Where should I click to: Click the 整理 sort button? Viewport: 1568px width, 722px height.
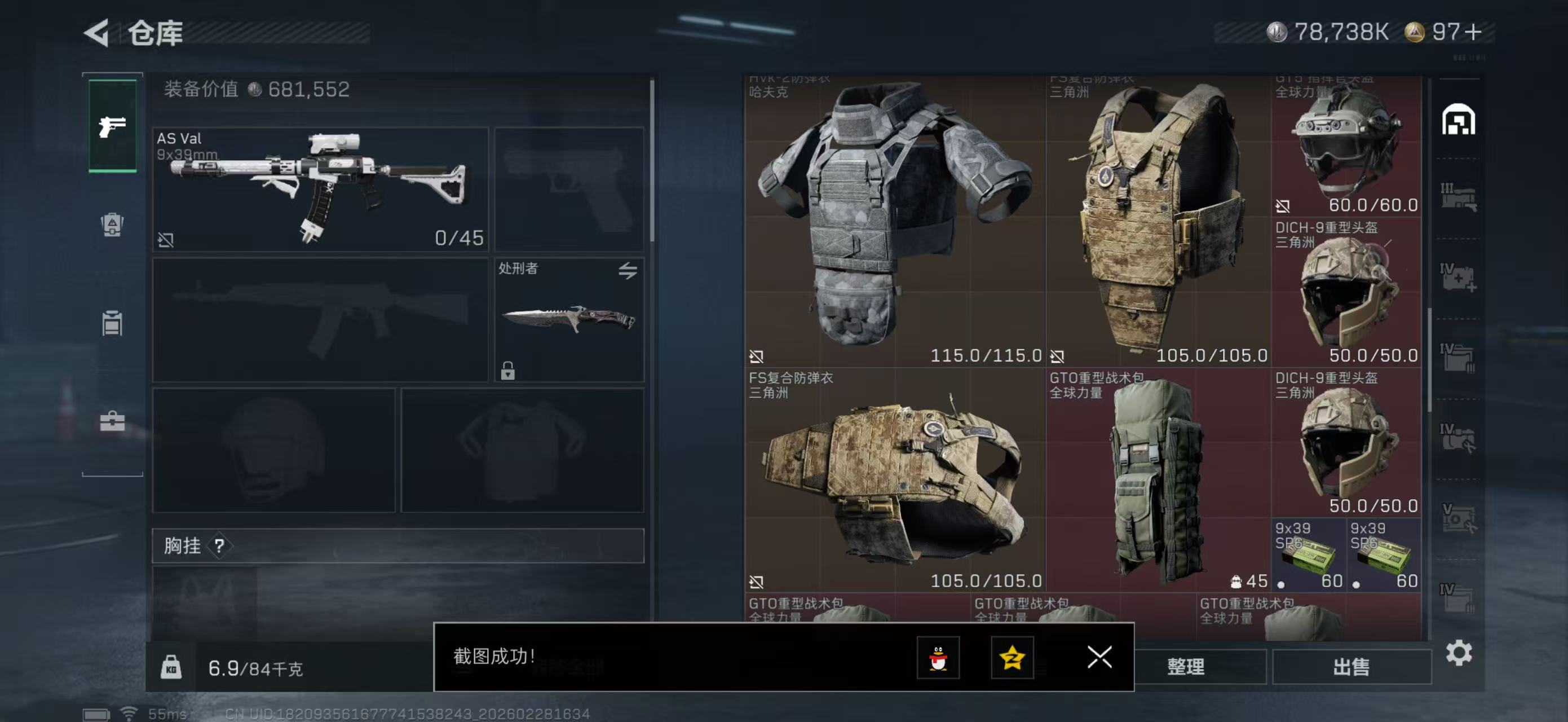(x=1185, y=667)
